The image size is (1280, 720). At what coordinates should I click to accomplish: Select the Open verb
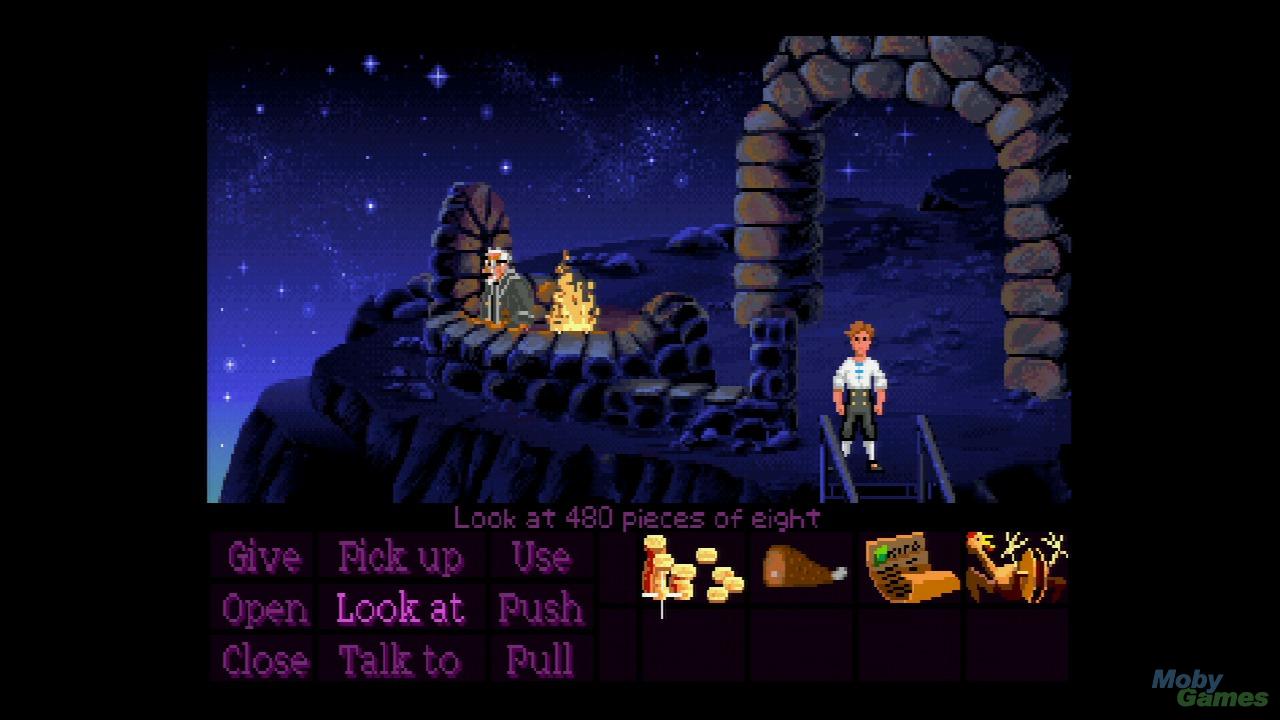point(264,609)
